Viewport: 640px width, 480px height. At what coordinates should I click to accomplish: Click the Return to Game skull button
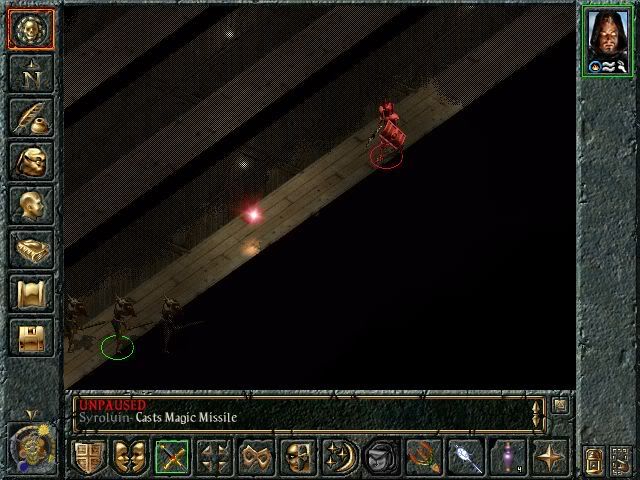[x=30, y=28]
